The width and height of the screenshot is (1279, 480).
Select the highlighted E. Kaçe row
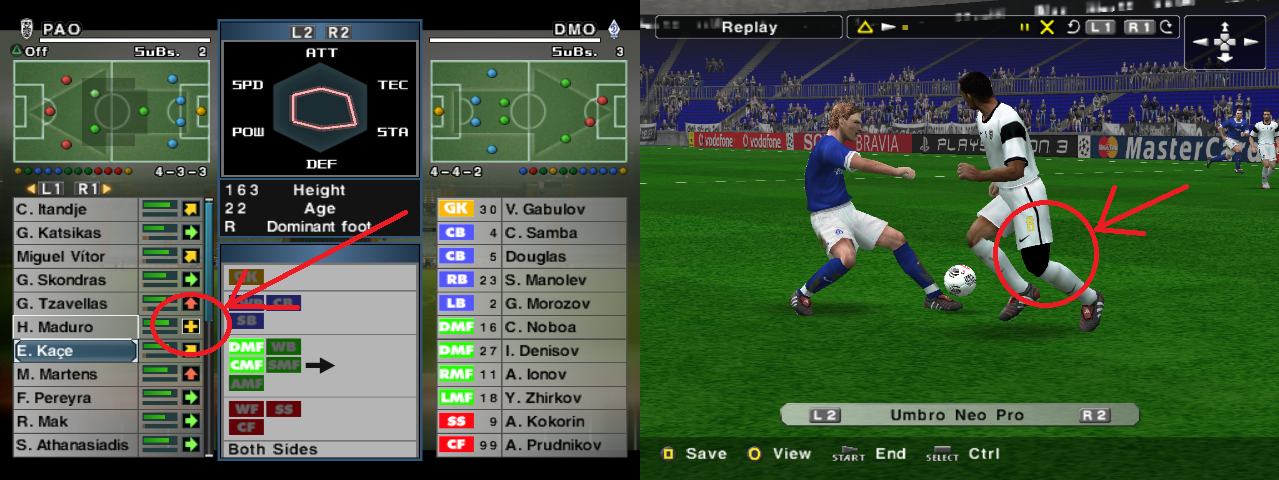tap(75, 351)
